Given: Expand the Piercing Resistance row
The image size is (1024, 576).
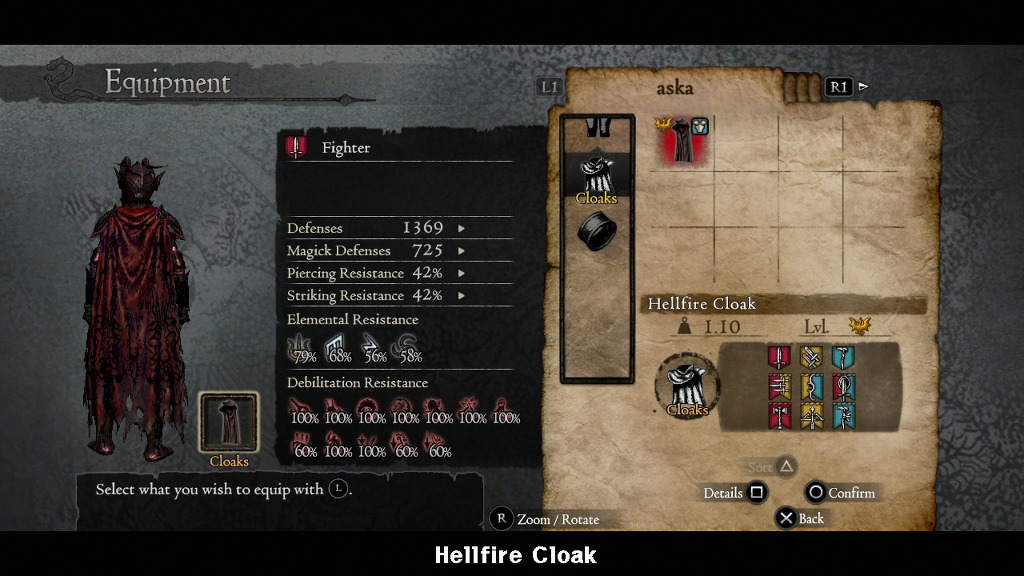Looking at the screenshot, I should (x=461, y=273).
